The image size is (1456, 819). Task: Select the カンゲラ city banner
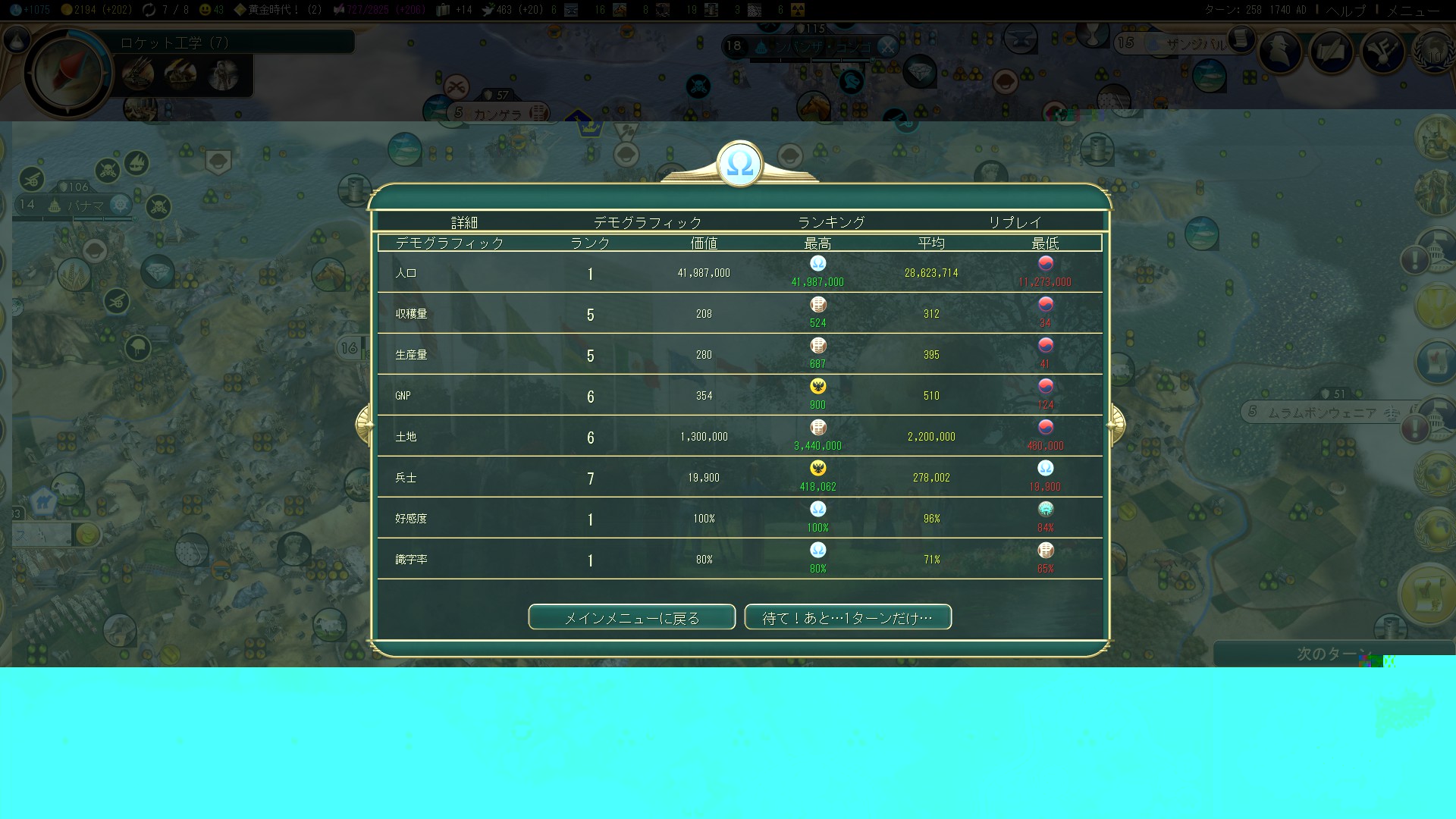tap(497, 114)
